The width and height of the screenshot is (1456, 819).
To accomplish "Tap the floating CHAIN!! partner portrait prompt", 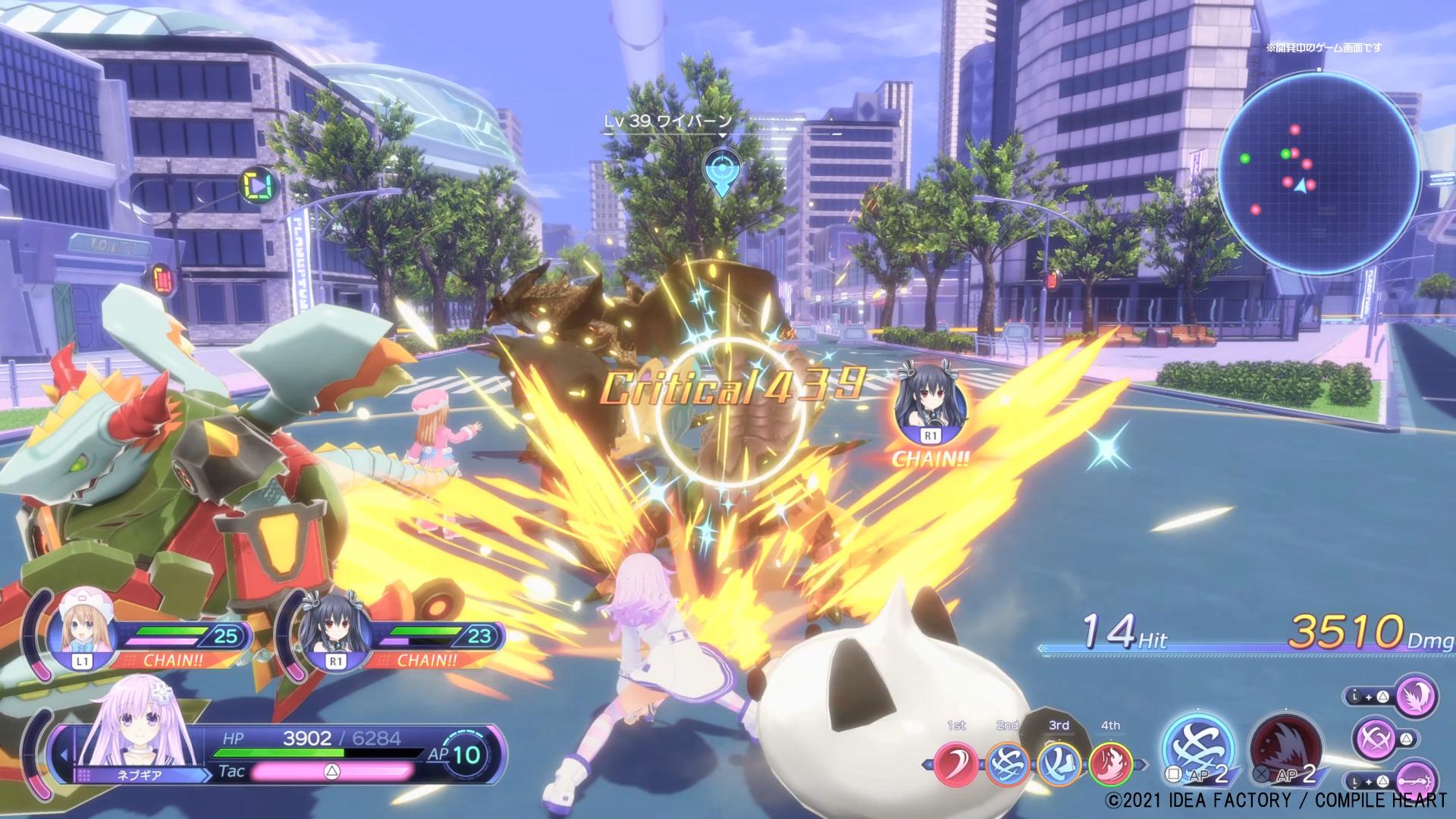I will tap(930, 410).
